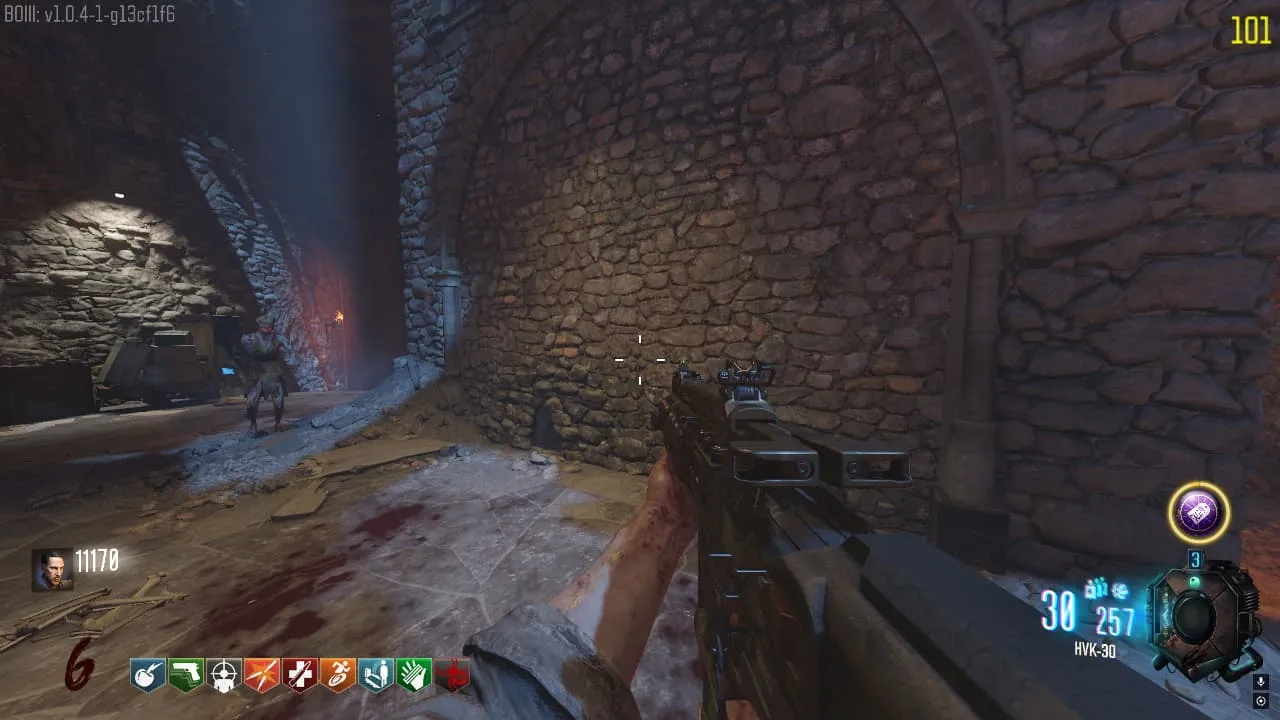The image size is (1280, 720).
Task: Click the orange Stamin-Up runner perk
Action: click(x=337, y=675)
